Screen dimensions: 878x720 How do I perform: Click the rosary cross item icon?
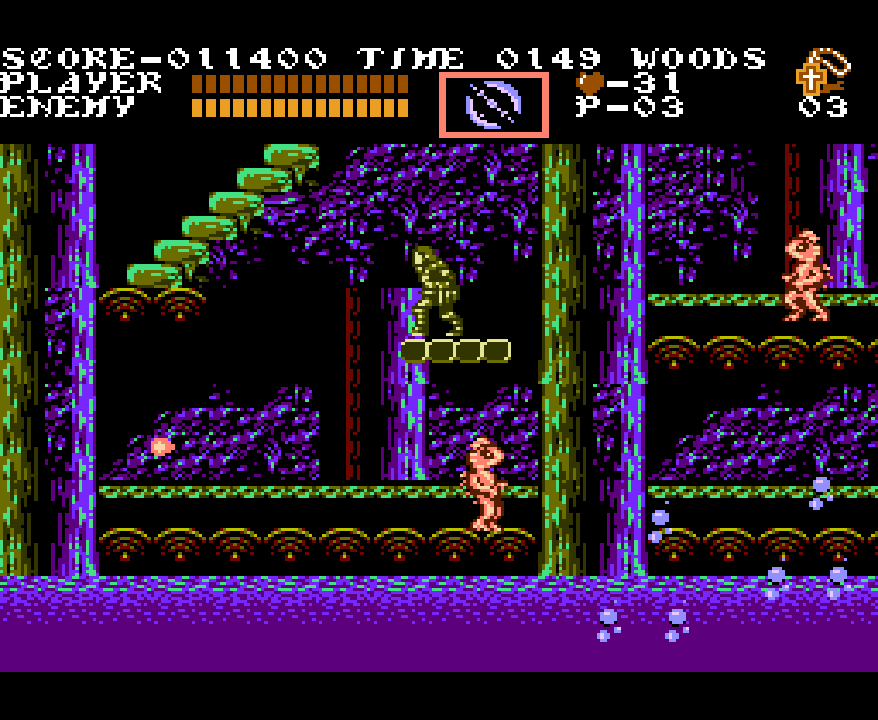pyautogui.click(x=811, y=77)
